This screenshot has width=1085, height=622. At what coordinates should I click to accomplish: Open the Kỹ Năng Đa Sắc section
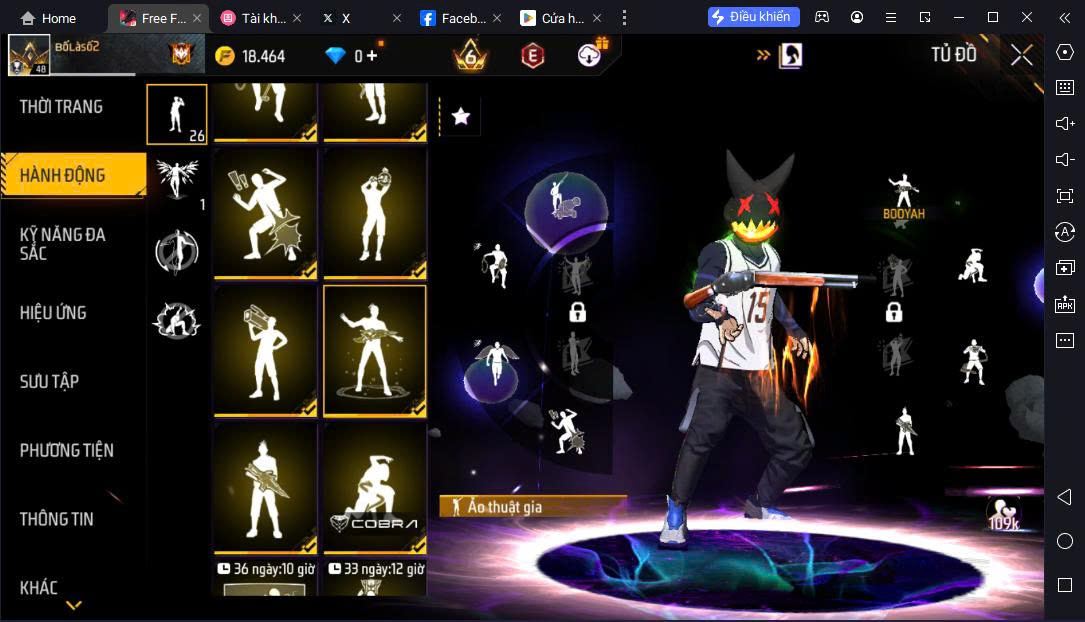[63, 244]
